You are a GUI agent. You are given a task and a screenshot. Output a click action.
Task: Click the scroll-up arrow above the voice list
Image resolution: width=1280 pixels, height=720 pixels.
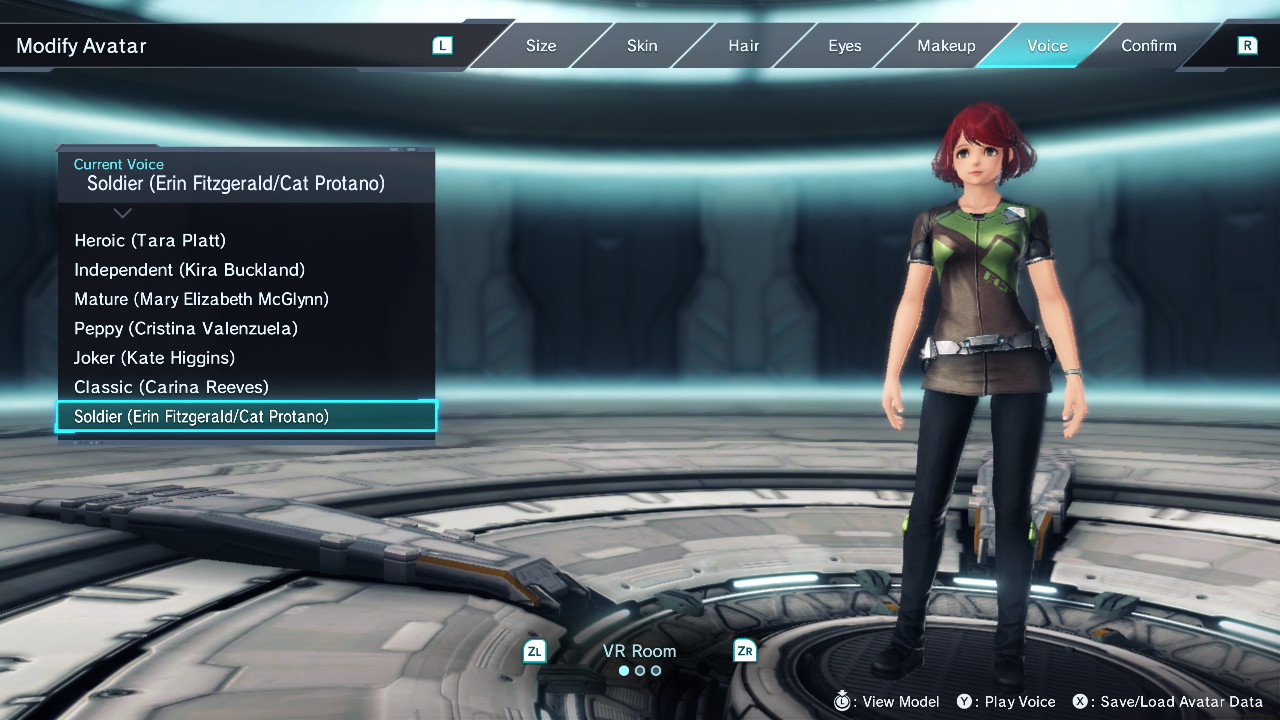122,213
